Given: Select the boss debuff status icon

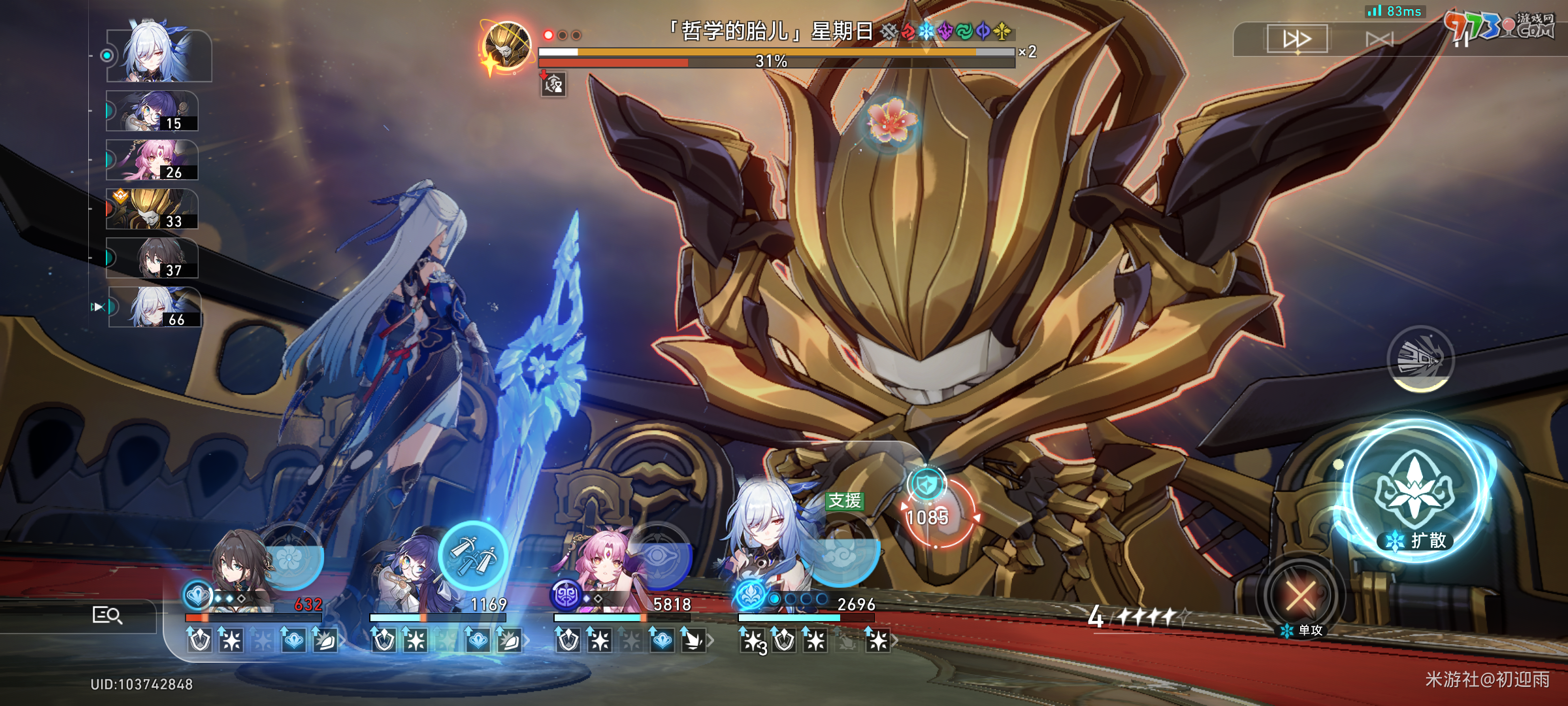Looking at the screenshot, I should tap(553, 84).
